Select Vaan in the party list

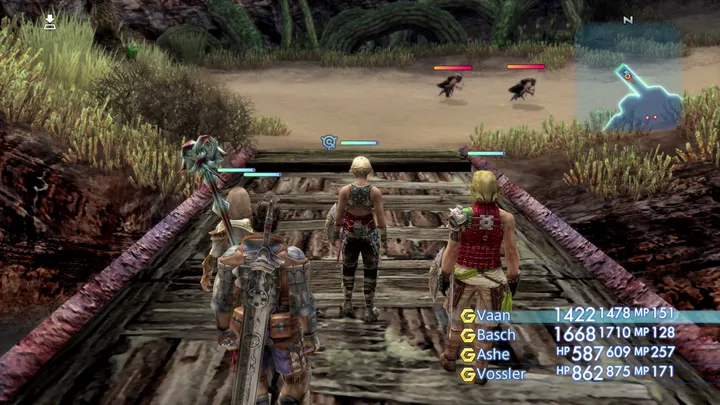tap(494, 315)
